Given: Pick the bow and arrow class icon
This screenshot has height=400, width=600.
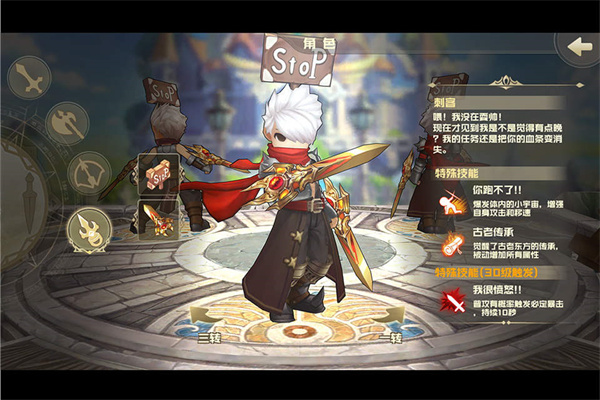Looking at the screenshot, I should [90, 174].
